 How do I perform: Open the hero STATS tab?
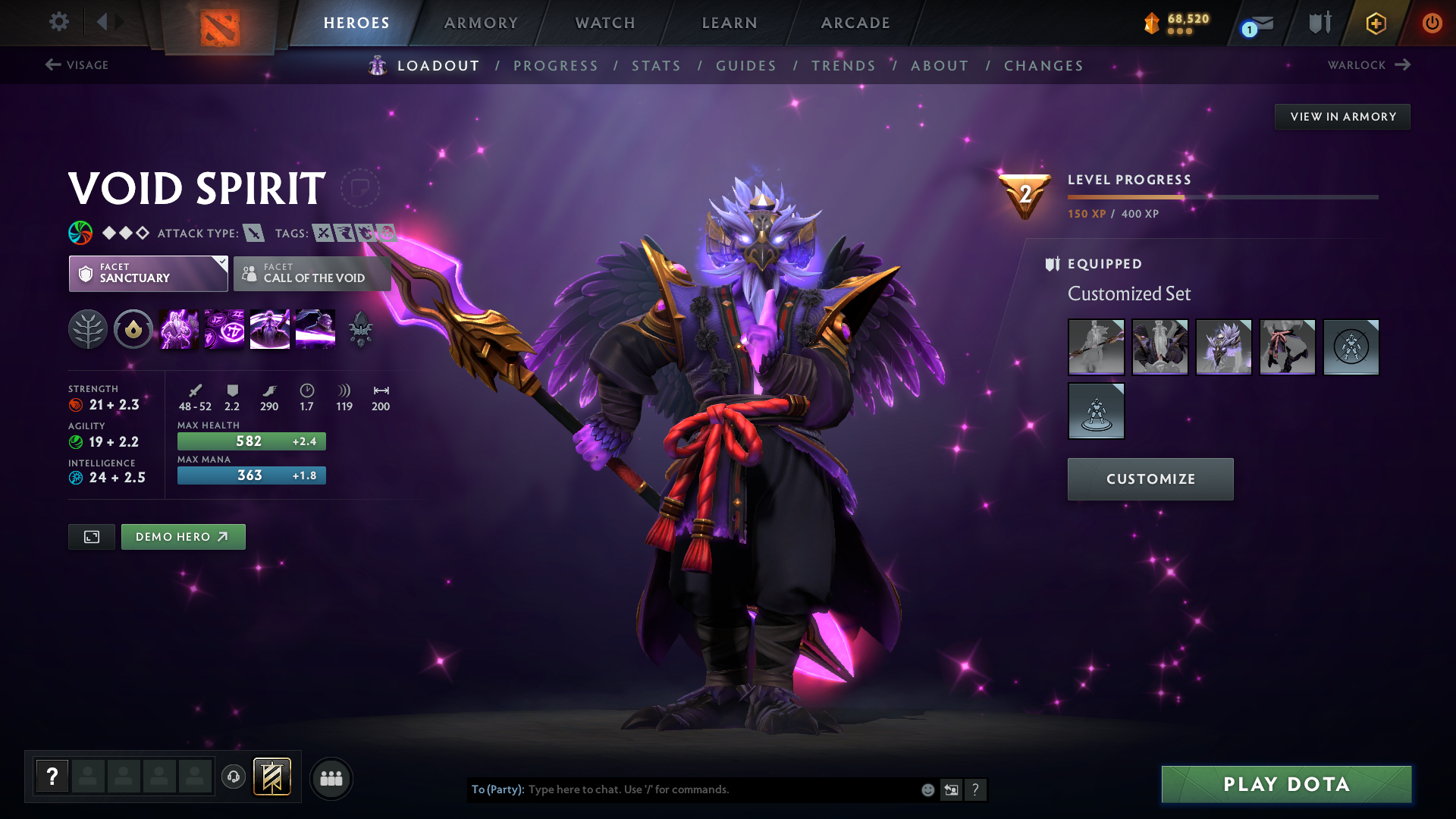tap(656, 65)
